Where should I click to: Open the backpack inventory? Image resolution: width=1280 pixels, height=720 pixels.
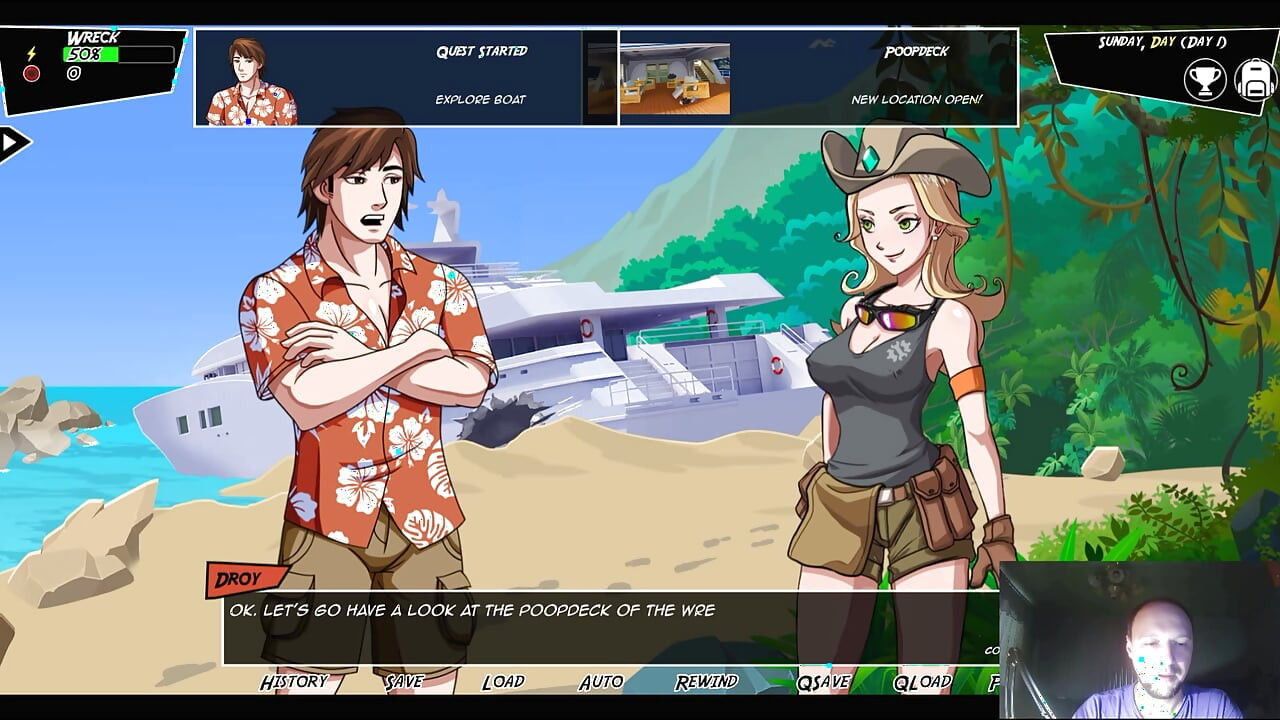(x=1254, y=80)
